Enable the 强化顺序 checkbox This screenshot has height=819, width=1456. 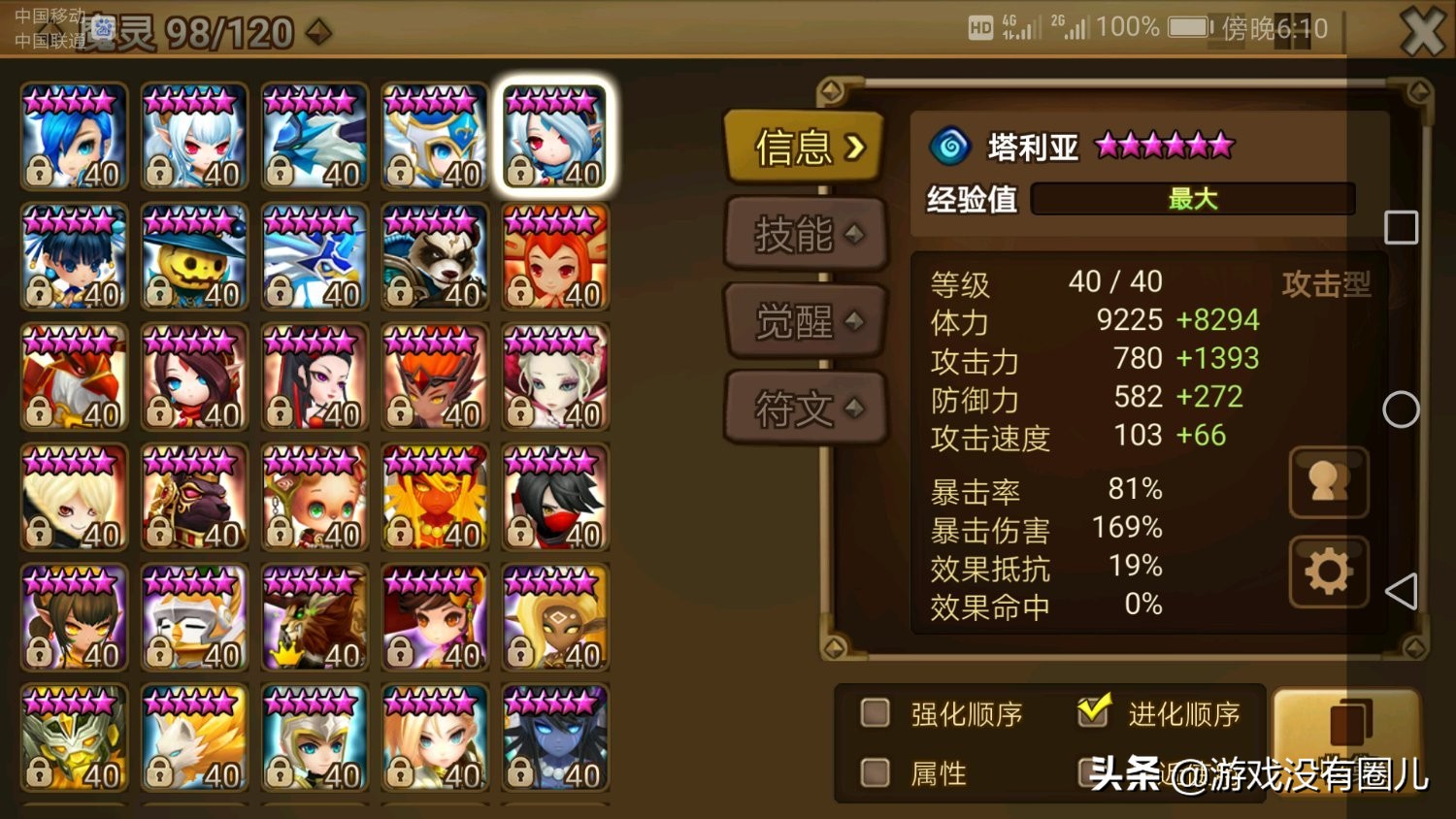click(875, 714)
